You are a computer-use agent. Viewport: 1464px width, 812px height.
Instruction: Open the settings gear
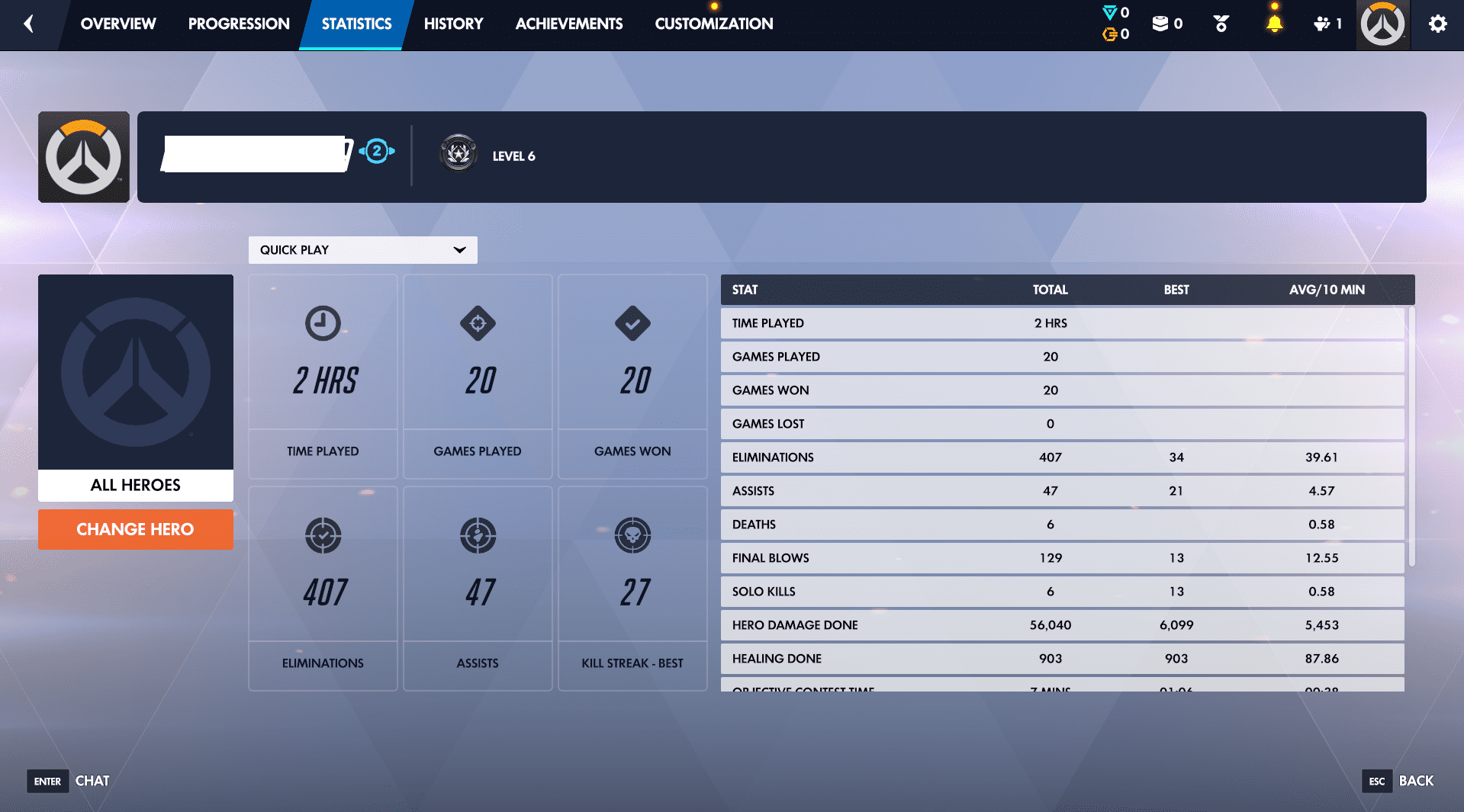tap(1437, 24)
